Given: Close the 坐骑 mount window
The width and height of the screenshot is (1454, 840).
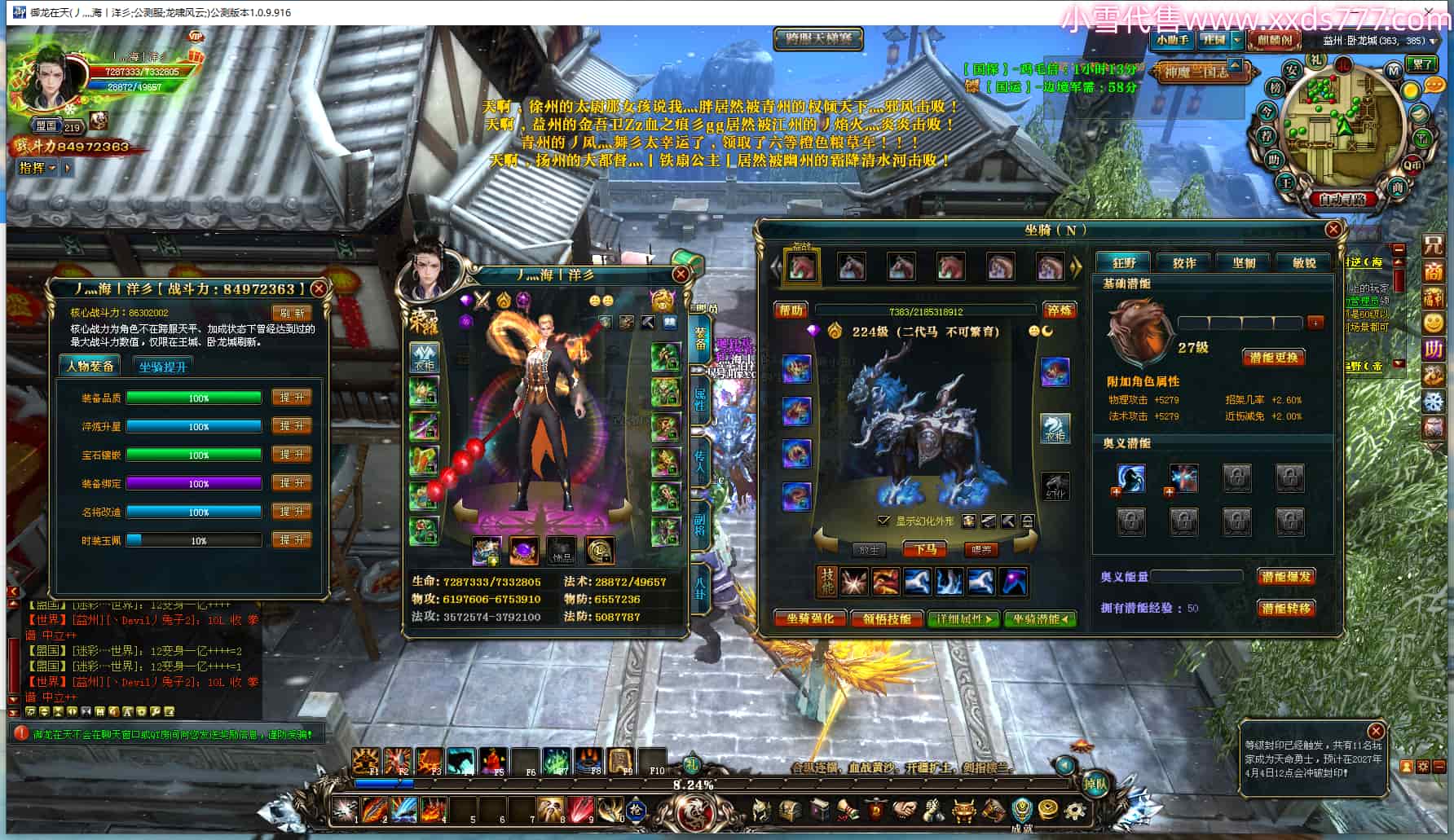Looking at the screenshot, I should [x=1333, y=230].
